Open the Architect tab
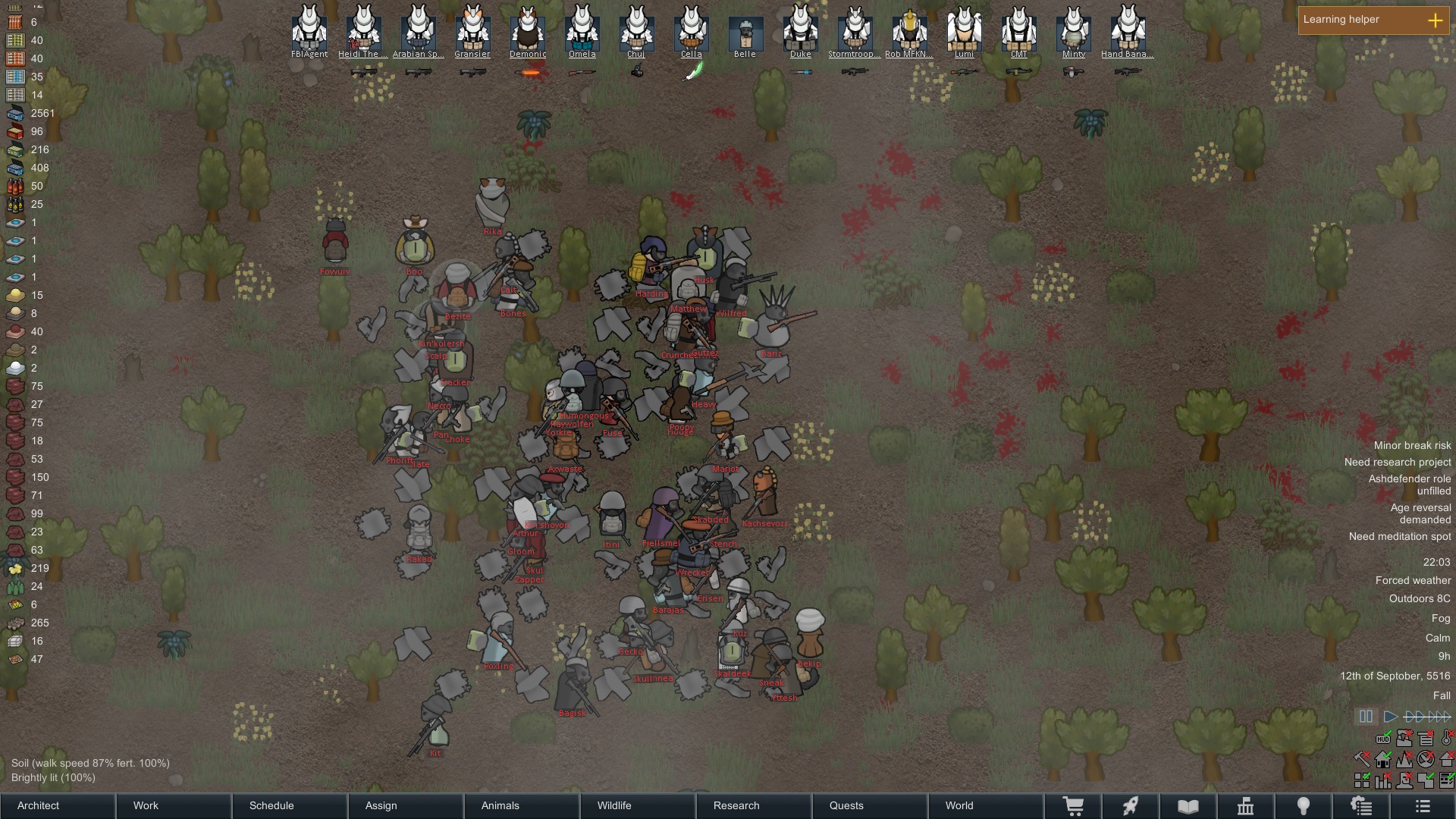Viewport: 1456px width, 819px height. click(x=38, y=805)
